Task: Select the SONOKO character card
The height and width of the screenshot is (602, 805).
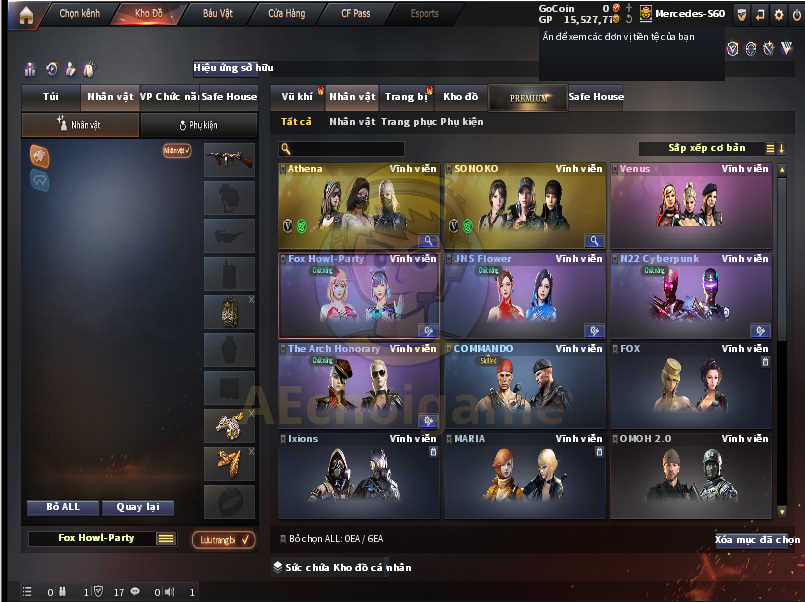Action: coord(524,206)
